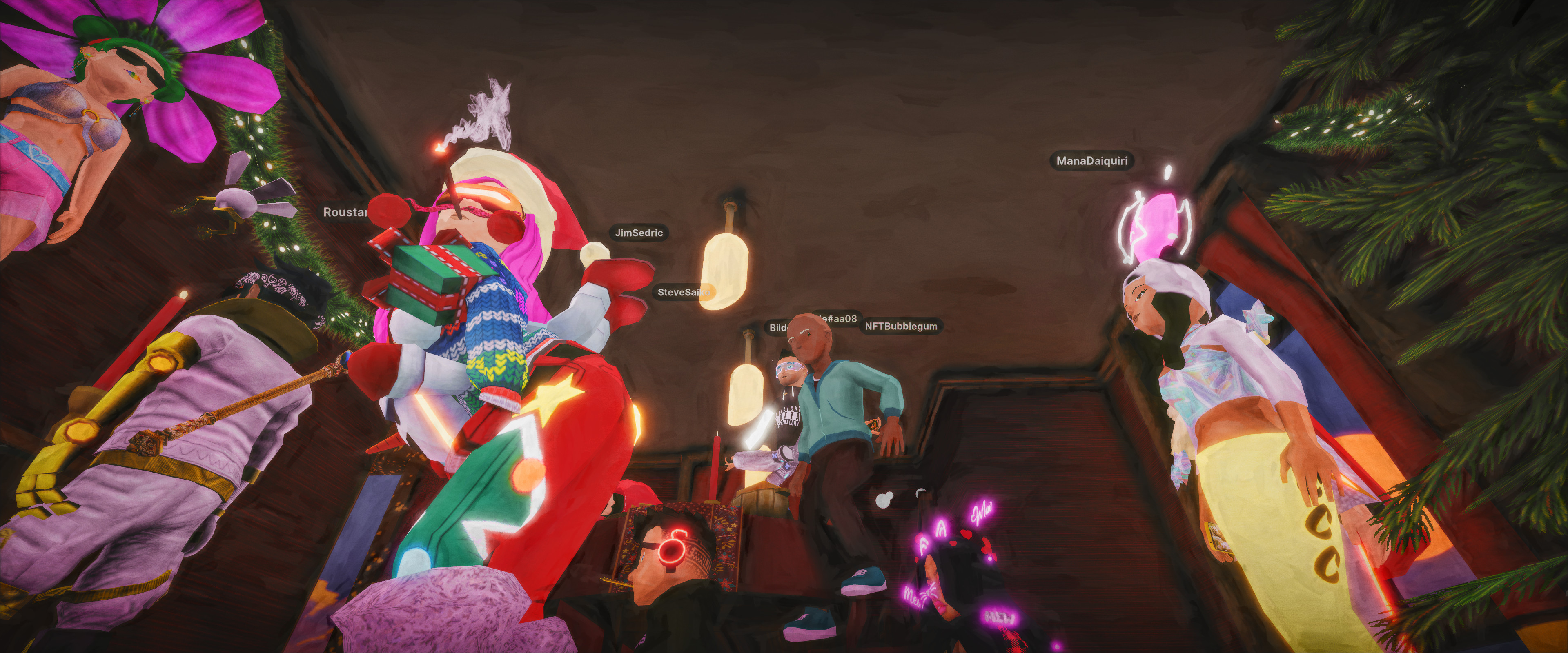1568x653 pixels.
Task: Select the ManaDaiquiri player name tag
Action: coord(1091,161)
